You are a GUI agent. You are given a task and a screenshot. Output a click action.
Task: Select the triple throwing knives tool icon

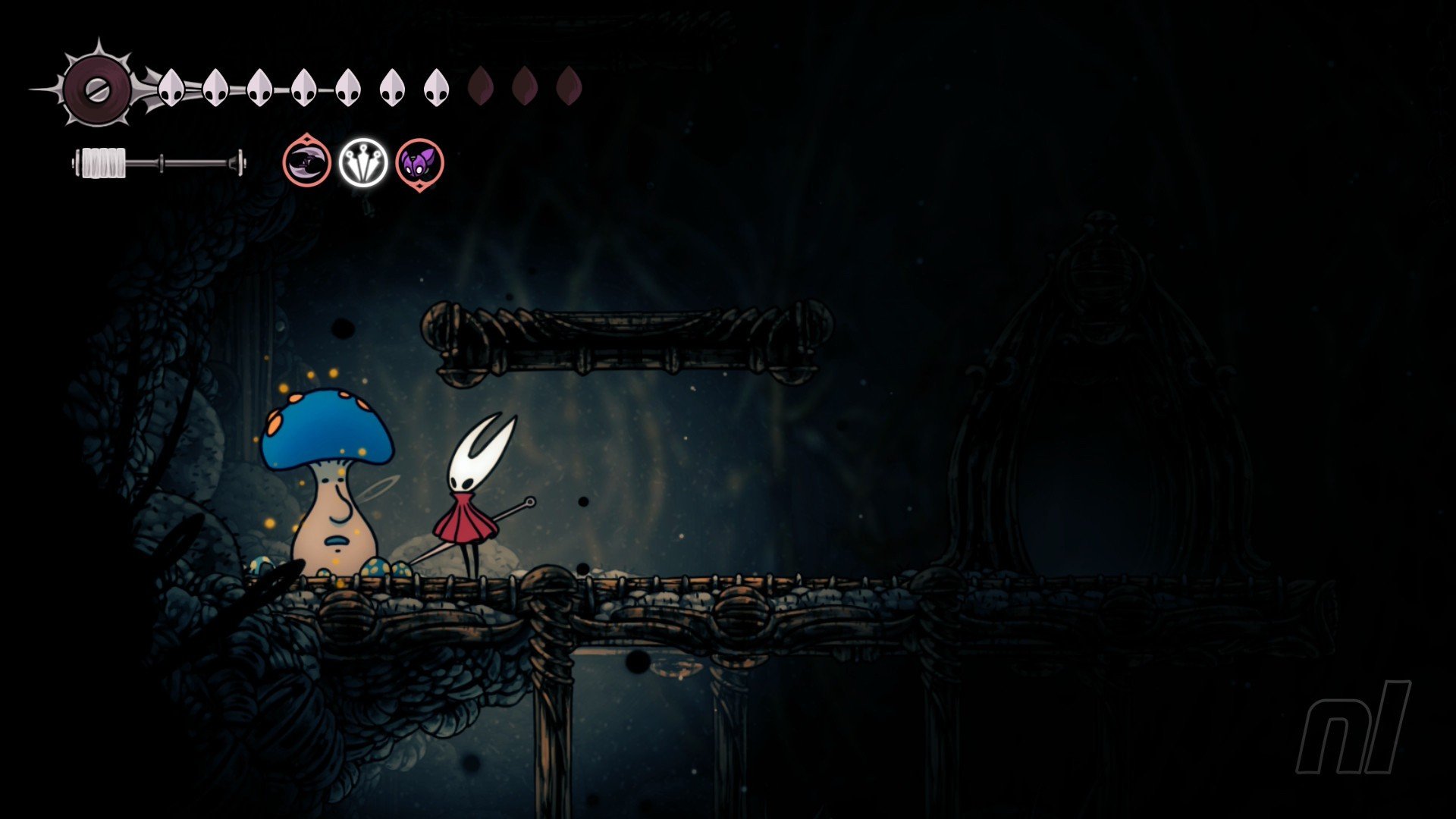(363, 162)
